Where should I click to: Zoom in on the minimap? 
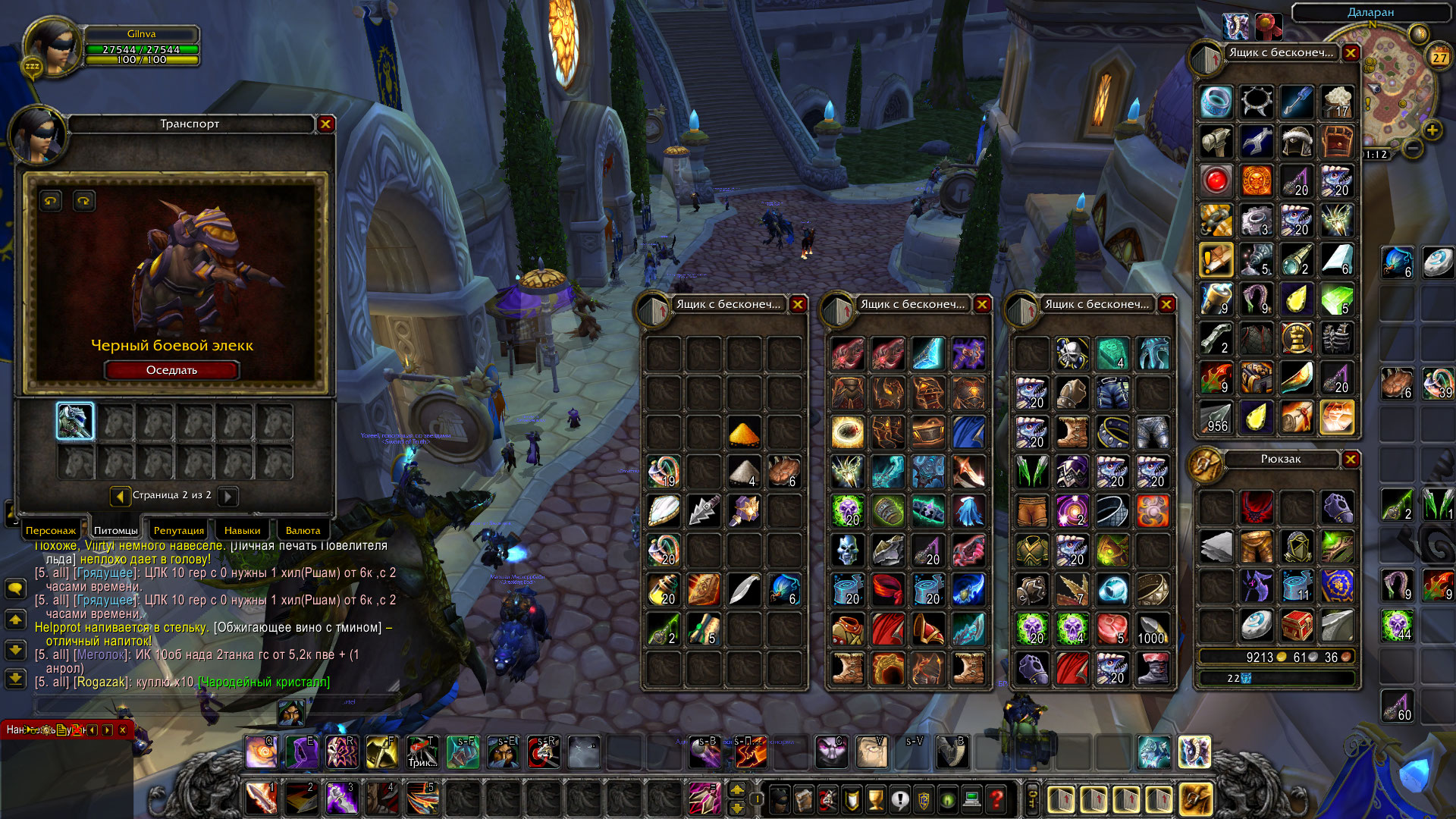click(1432, 130)
